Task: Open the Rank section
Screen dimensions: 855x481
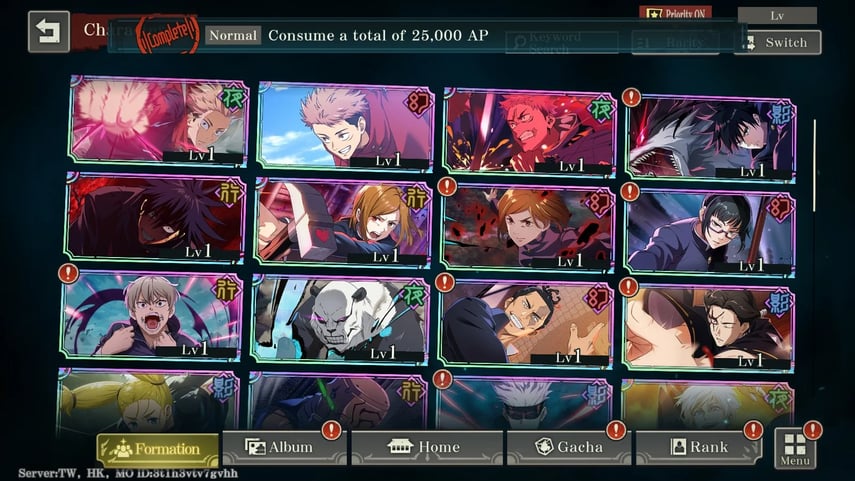Action: pos(697,448)
